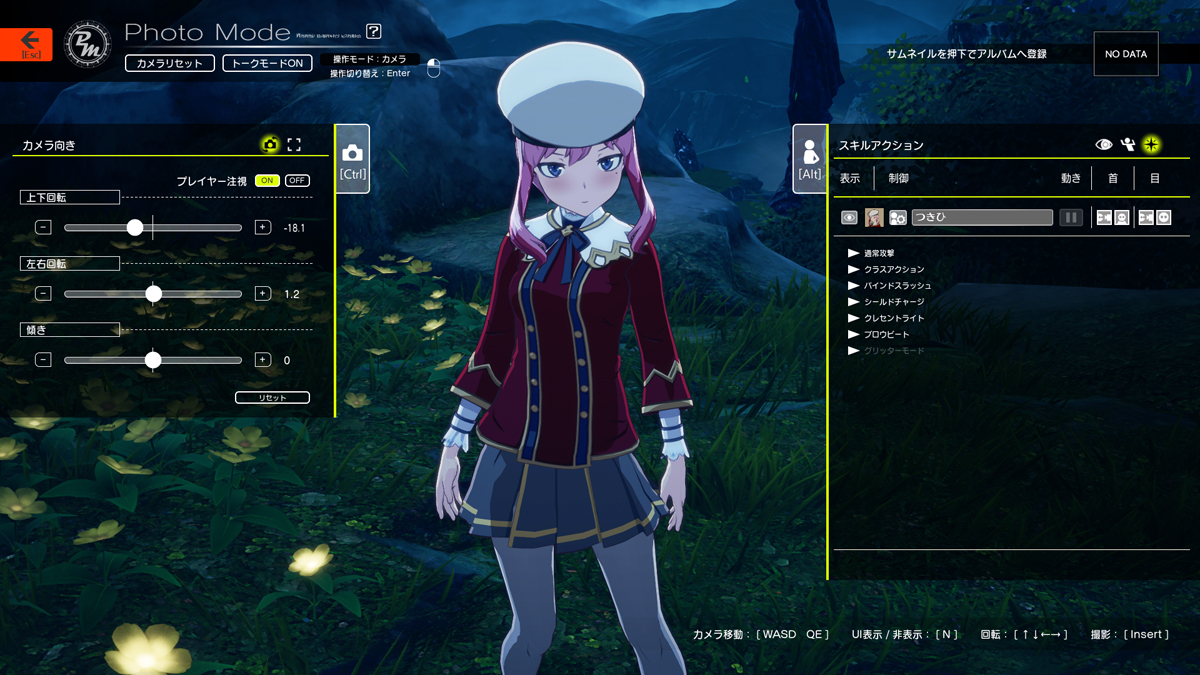Decrease 左右回転 with its minus button
This screenshot has width=1200, height=675.
point(43,294)
